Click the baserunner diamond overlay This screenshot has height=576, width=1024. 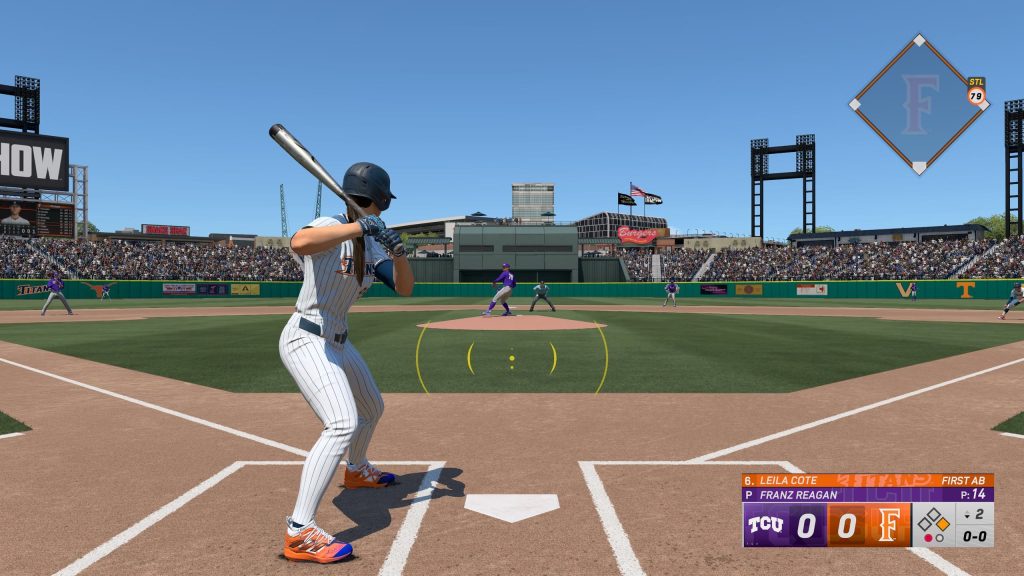918,104
